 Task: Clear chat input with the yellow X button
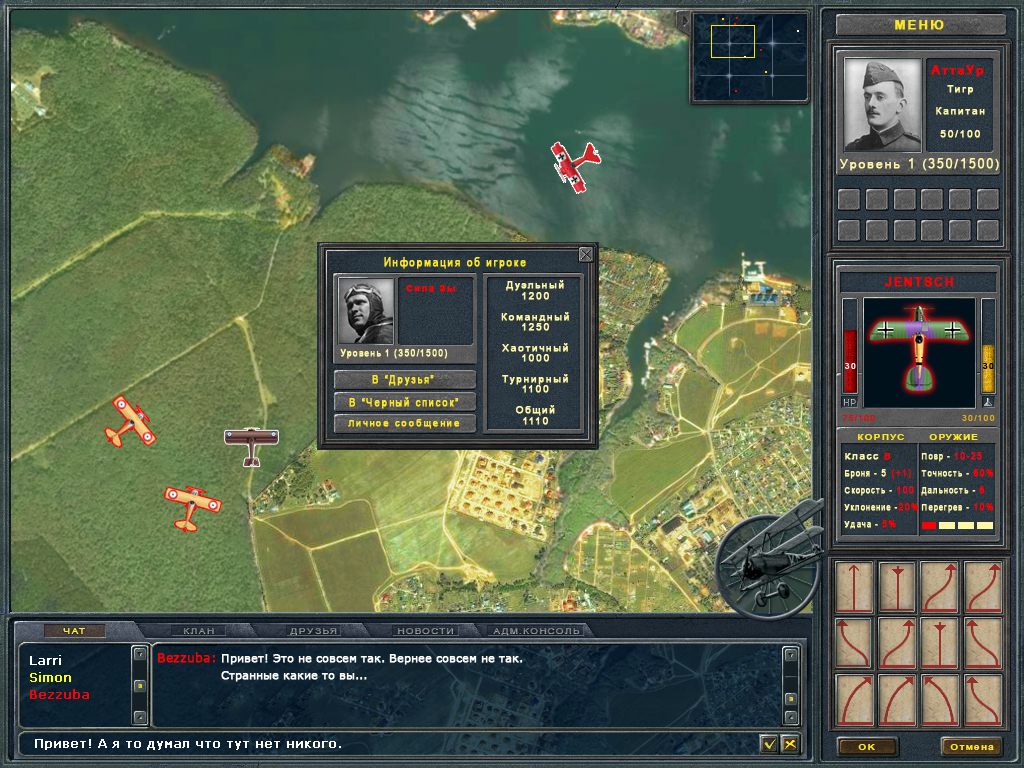click(790, 744)
